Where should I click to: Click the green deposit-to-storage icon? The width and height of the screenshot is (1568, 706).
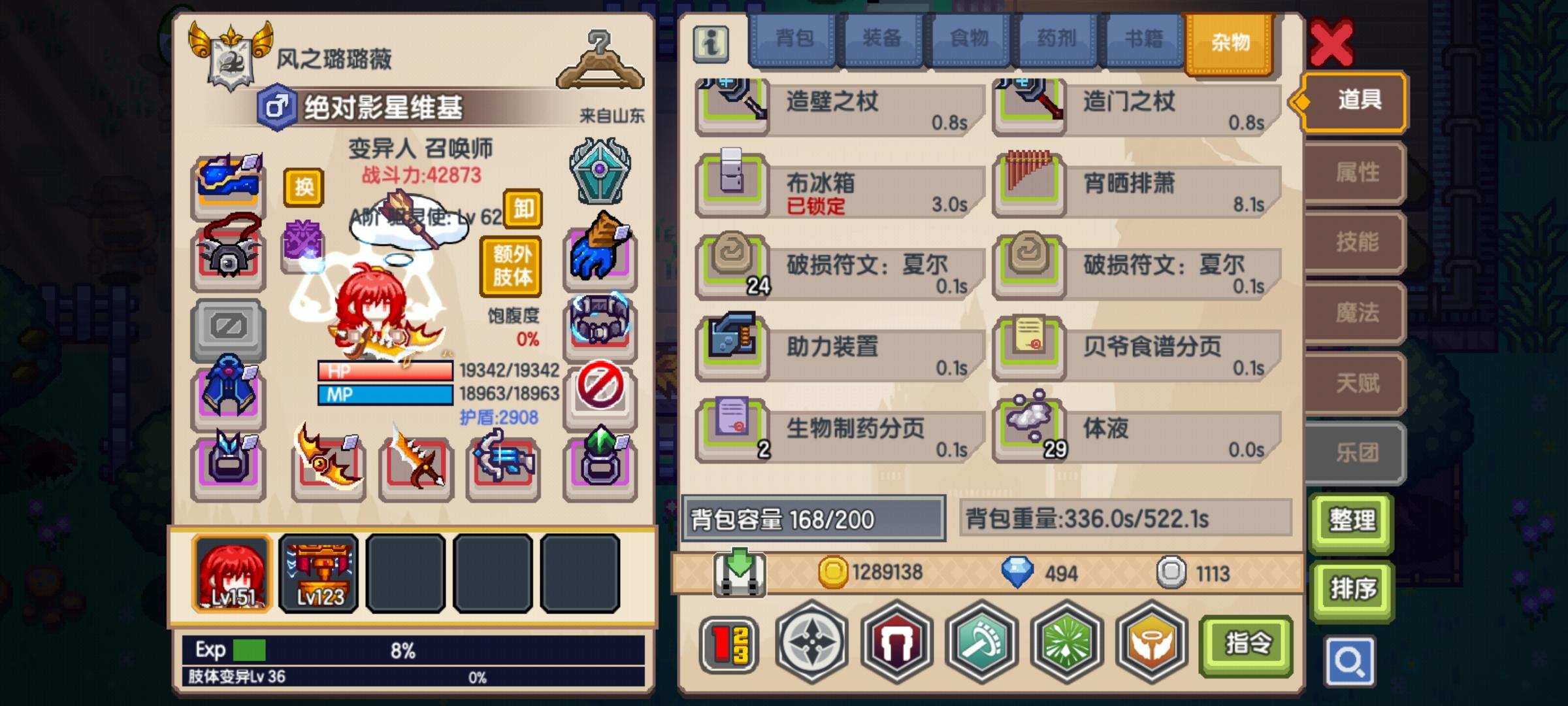(738, 573)
